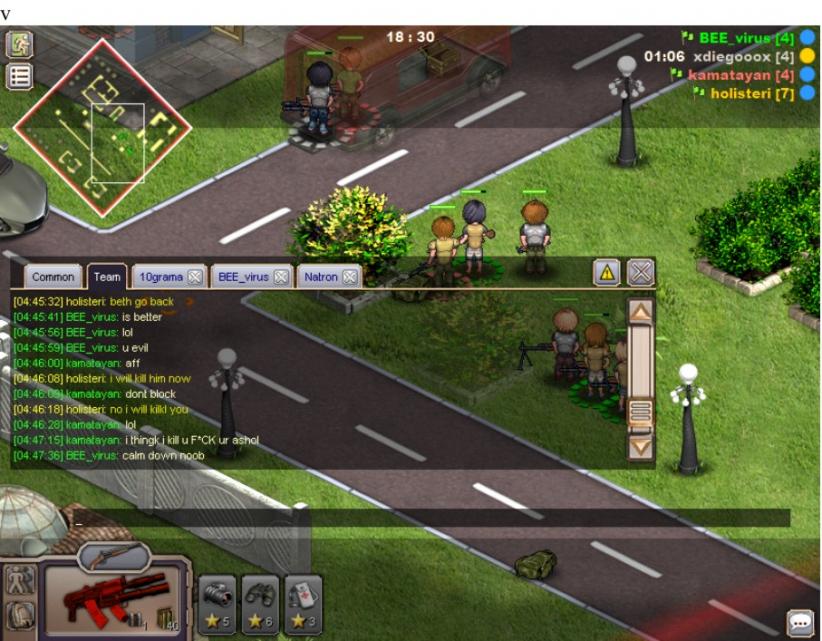Click the chat scroll up arrow
Image resolution: width=822 pixels, height=641 pixels.
tap(640, 311)
